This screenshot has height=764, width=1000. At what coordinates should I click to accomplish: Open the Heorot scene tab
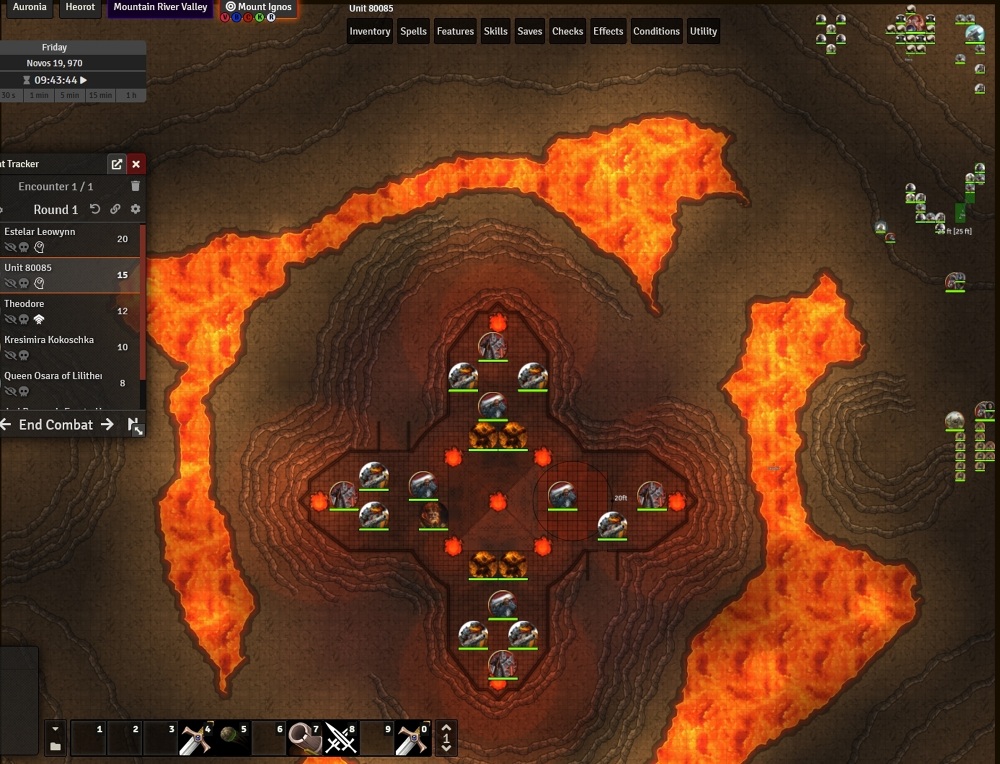tap(79, 7)
